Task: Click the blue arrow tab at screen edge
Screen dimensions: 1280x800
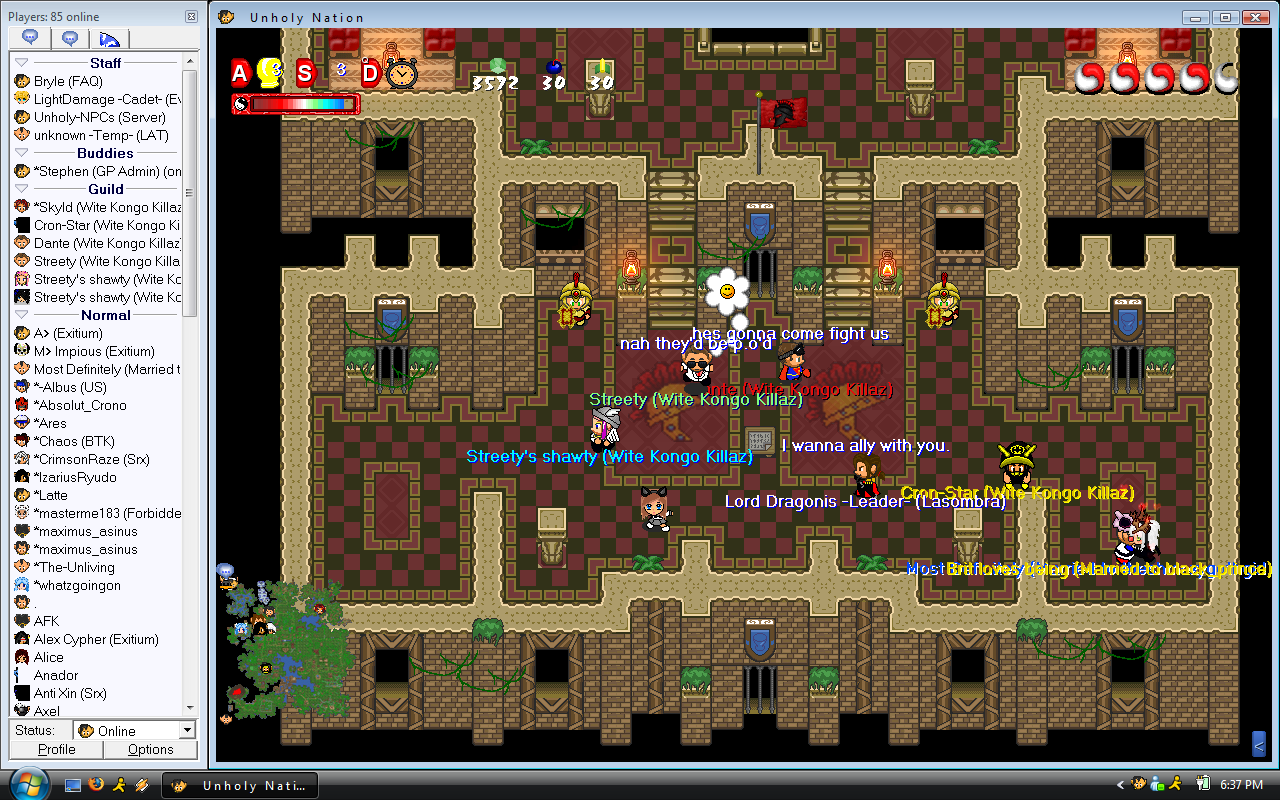Action: 1259,743
